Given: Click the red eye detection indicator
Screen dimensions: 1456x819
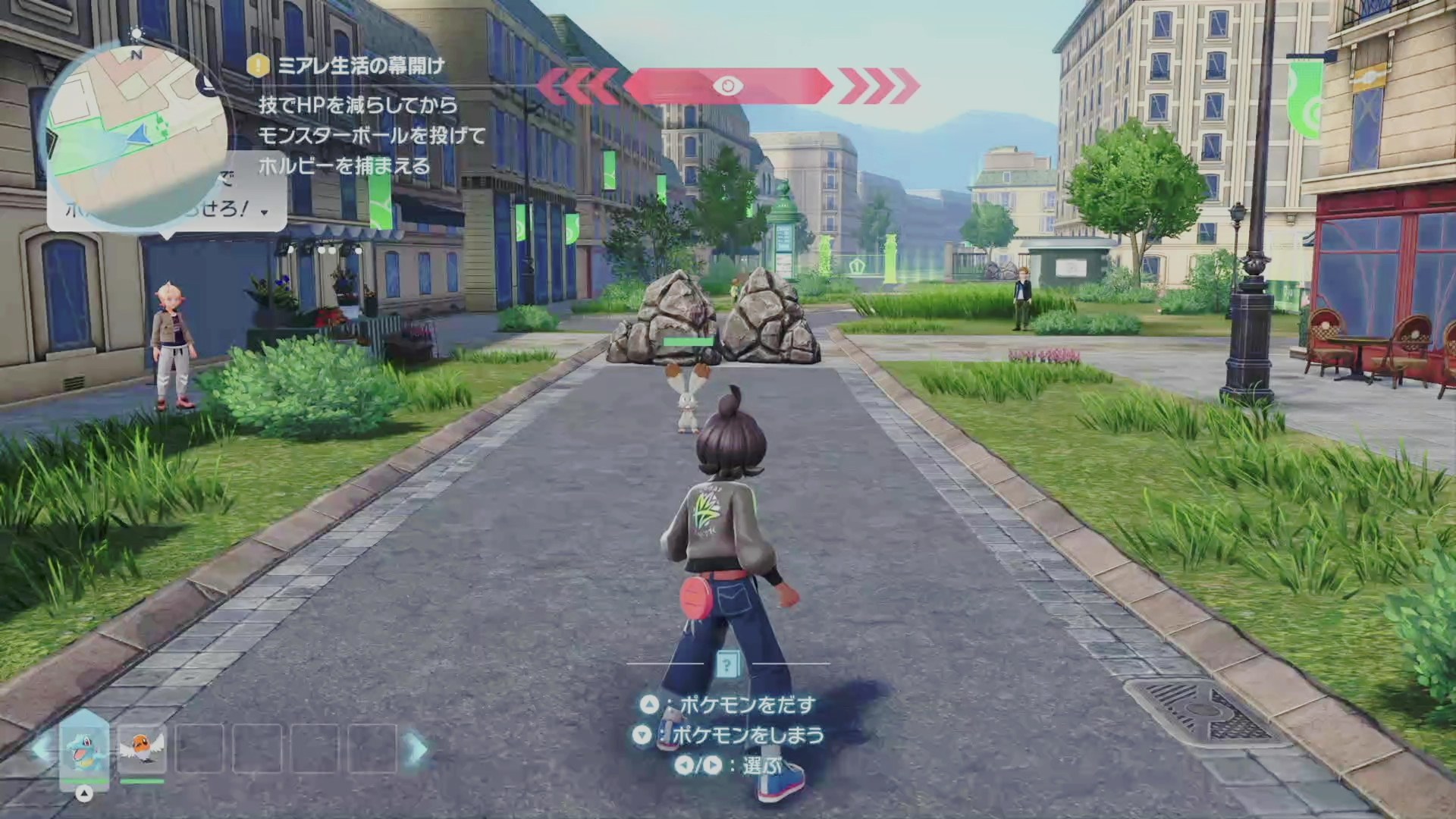Looking at the screenshot, I should pos(727,86).
